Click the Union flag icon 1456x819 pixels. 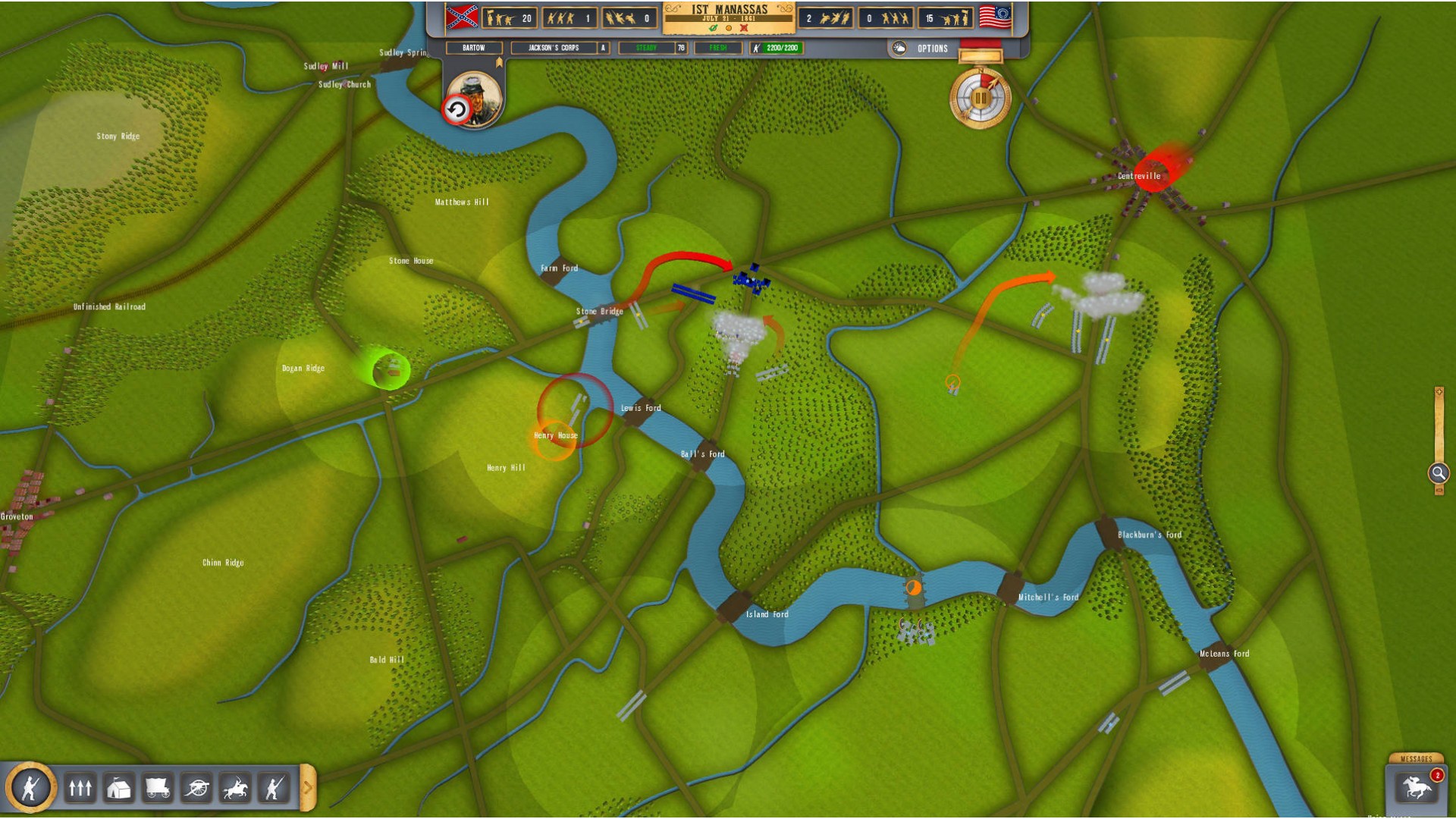[x=995, y=17]
